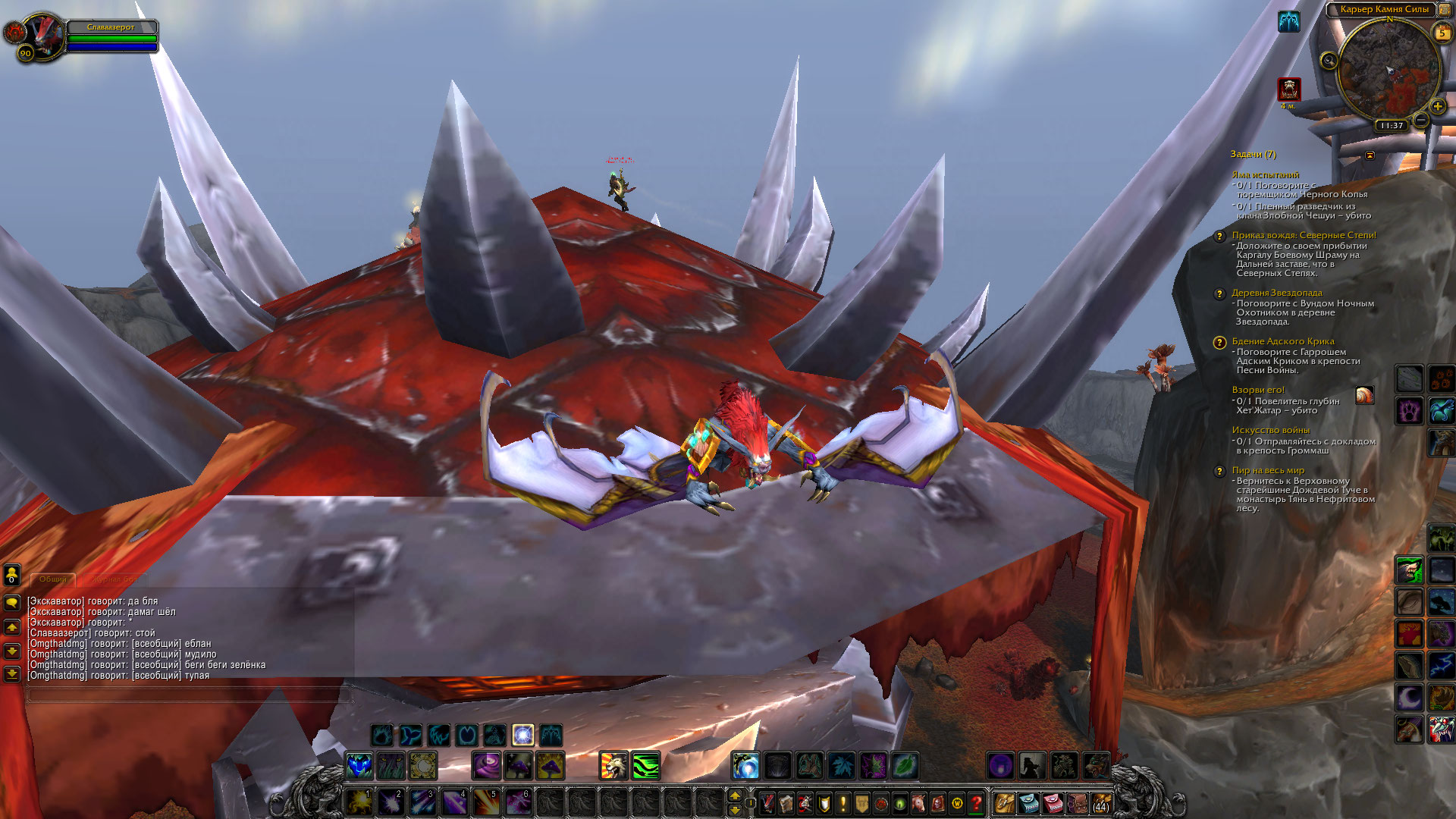Viewport: 1456px width, 819px height.
Task: Click the player portrait frame
Action: 44,36
